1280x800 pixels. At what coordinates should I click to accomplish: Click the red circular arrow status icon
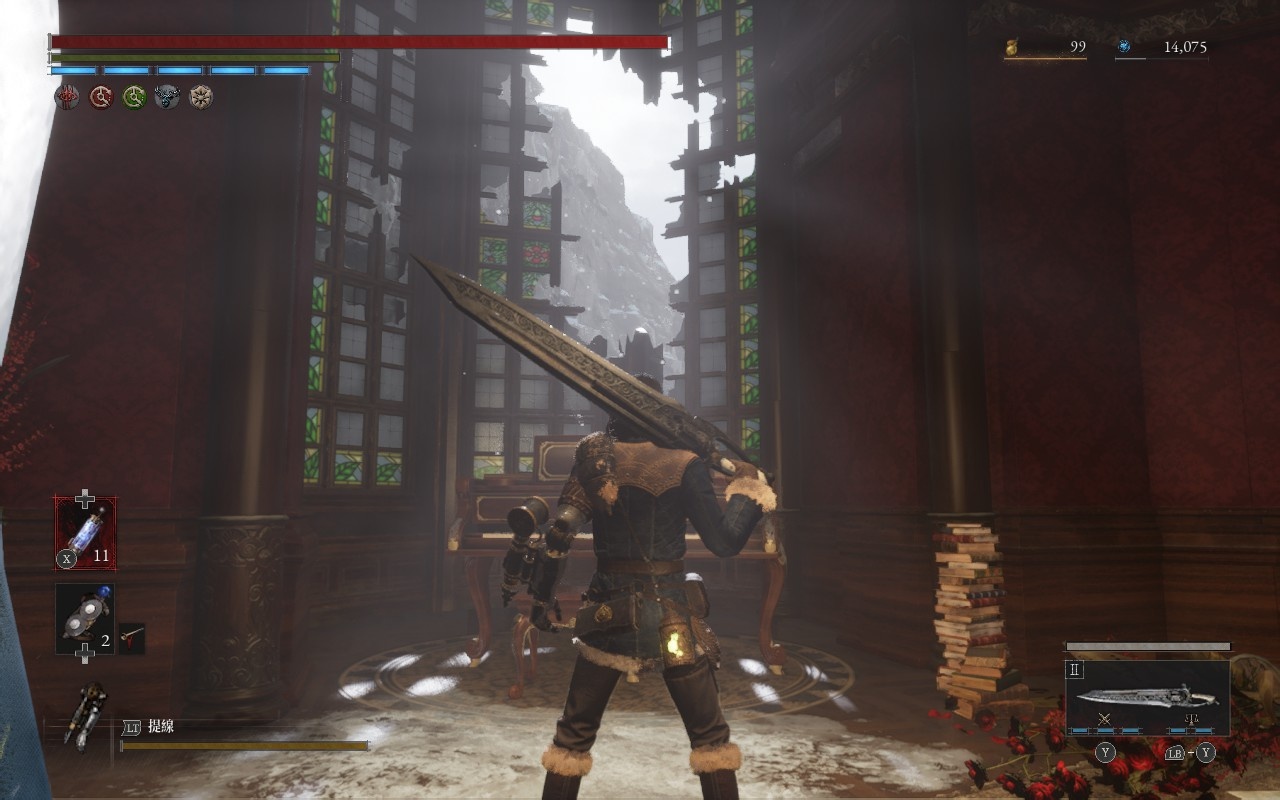point(101,97)
